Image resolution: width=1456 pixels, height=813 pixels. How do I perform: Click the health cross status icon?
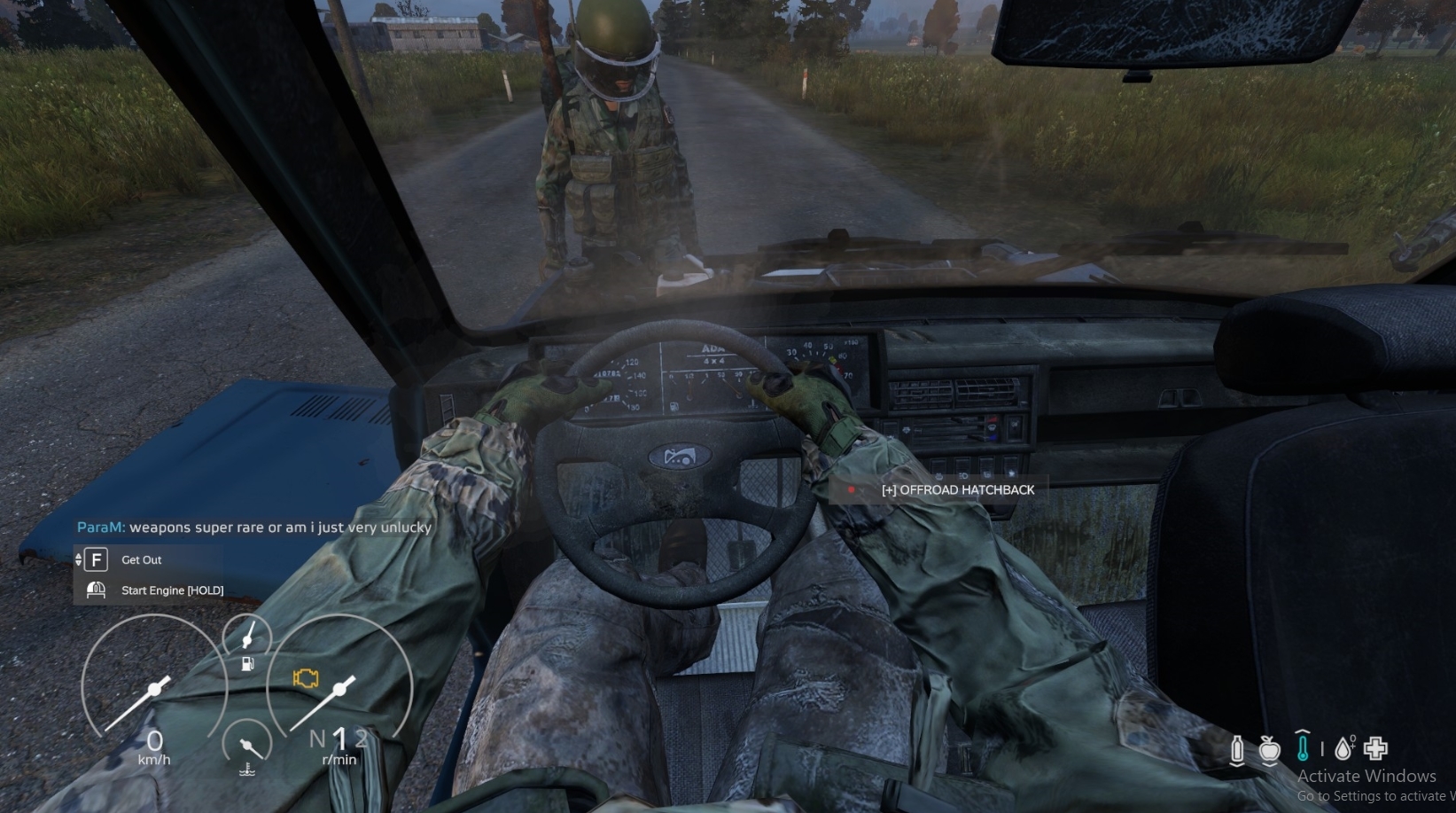click(x=1375, y=747)
